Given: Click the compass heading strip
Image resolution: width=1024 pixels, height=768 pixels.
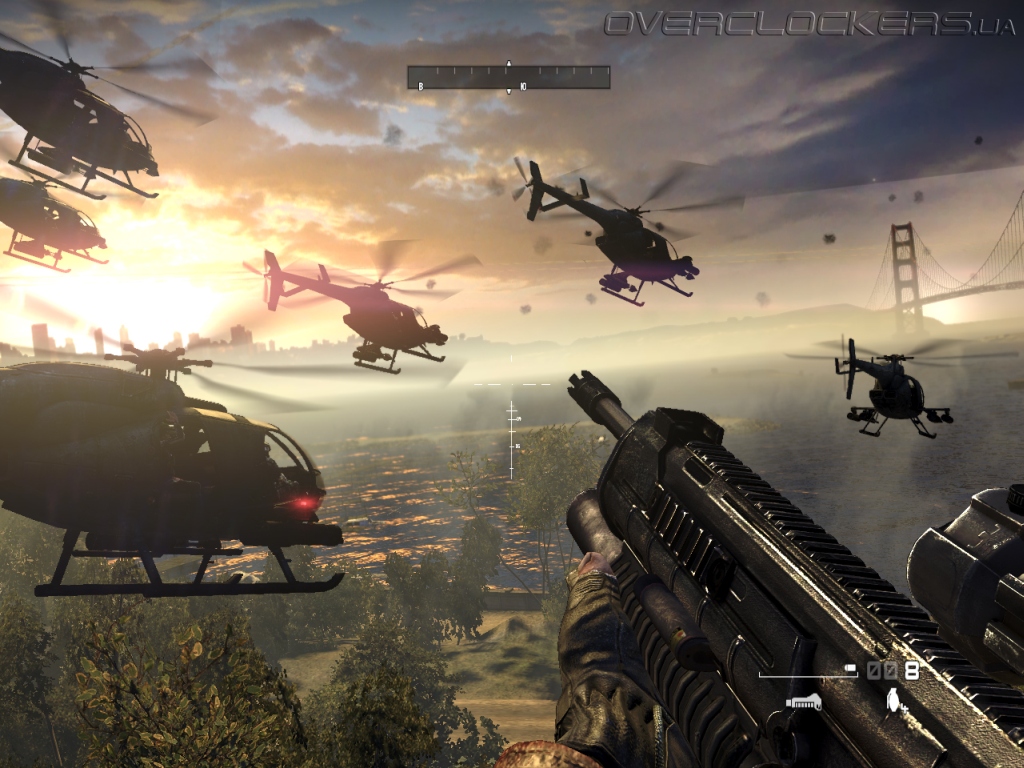Looking at the screenshot, I should point(508,78).
